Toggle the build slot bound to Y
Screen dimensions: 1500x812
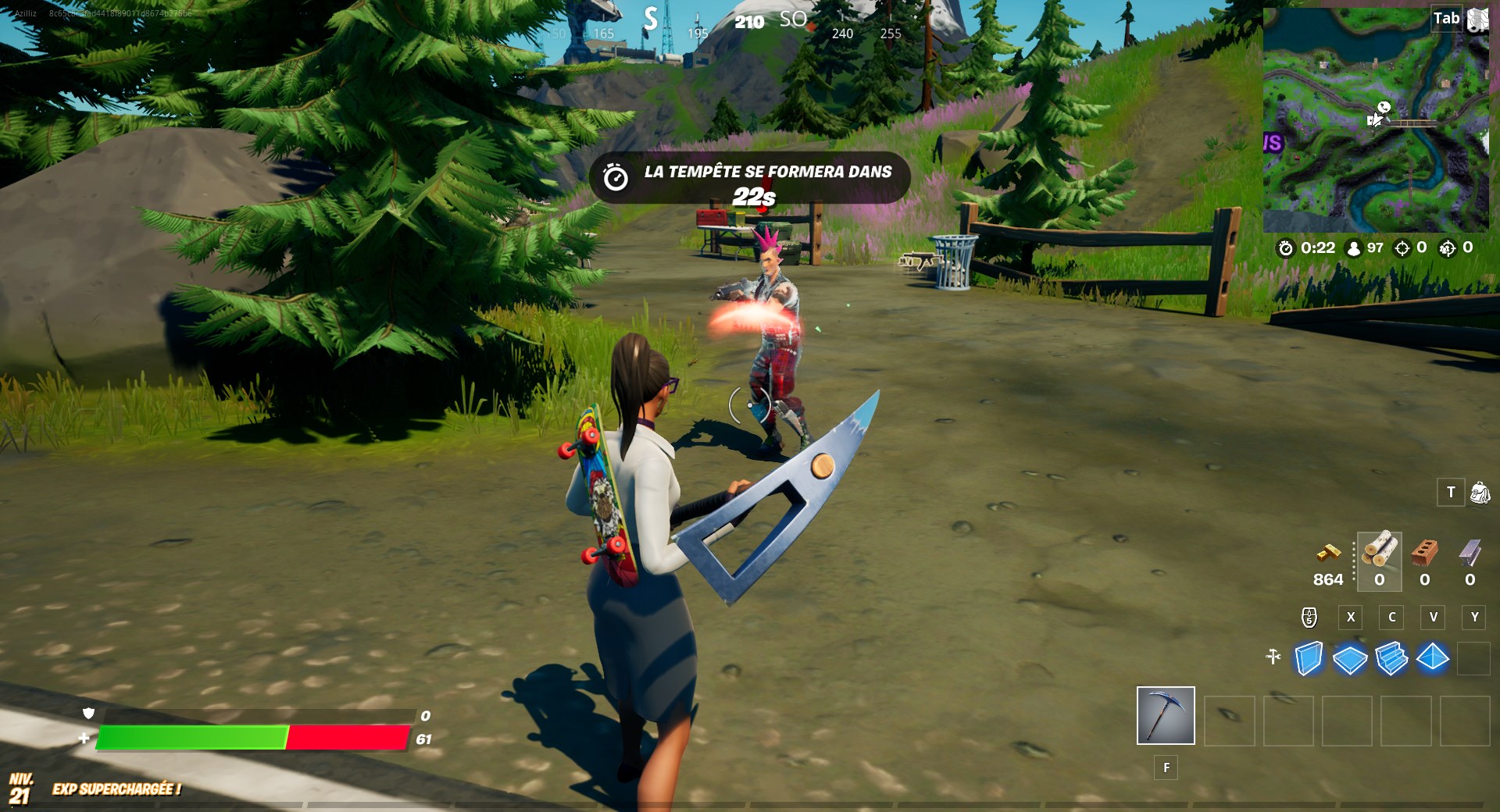pyautogui.click(x=1474, y=618)
